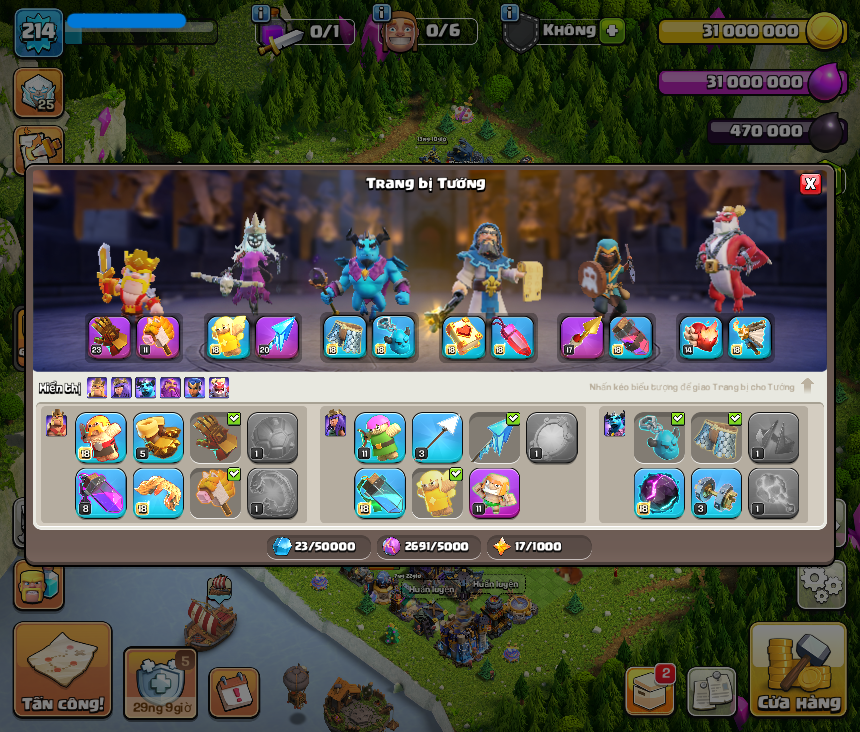Viewport: 860px width, 732px height.
Task: Filter display by Barbarian King portrait
Action: pyautogui.click(x=97, y=388)
